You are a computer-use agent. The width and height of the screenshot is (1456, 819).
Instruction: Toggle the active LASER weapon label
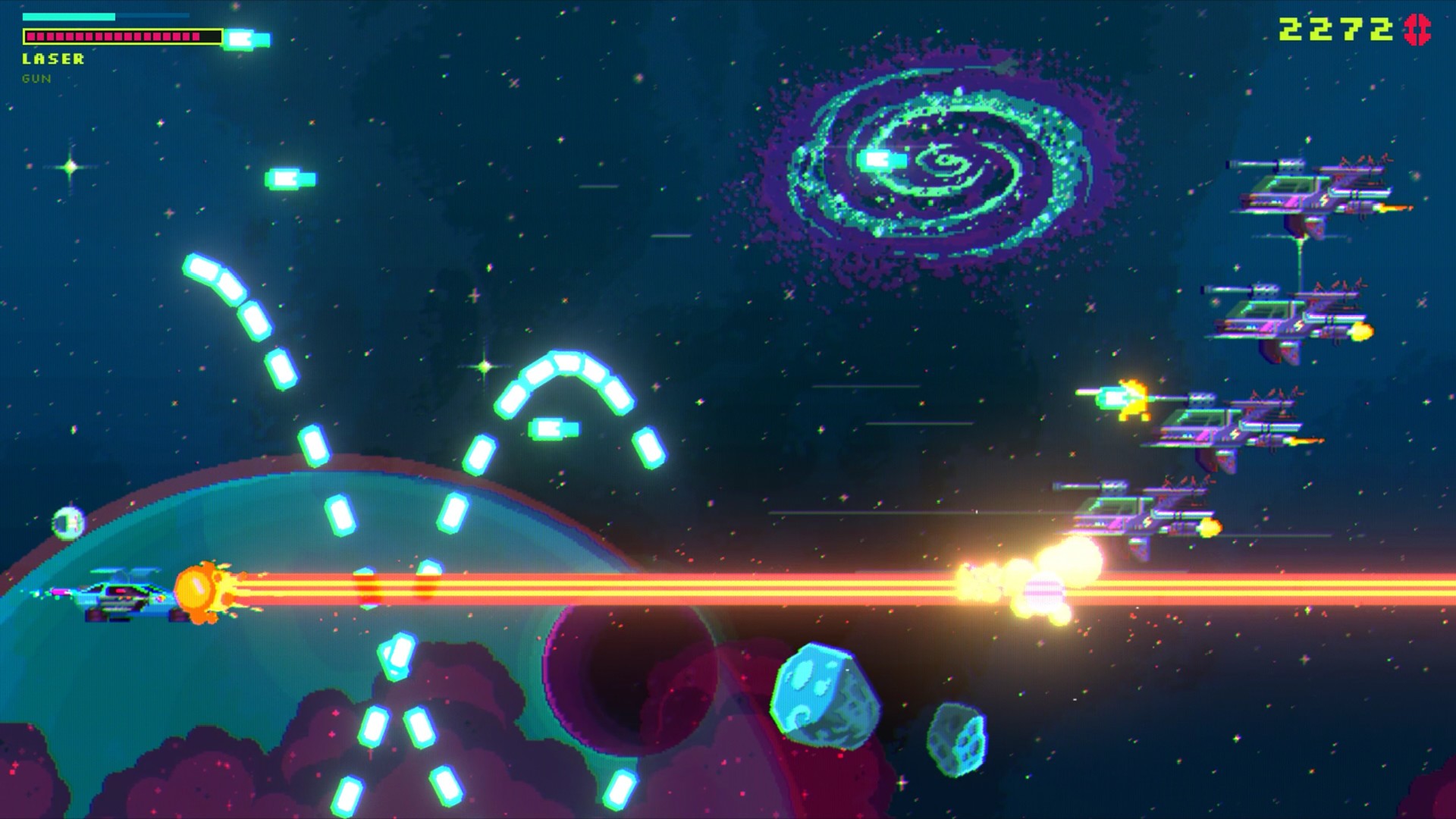click(53, 57)
